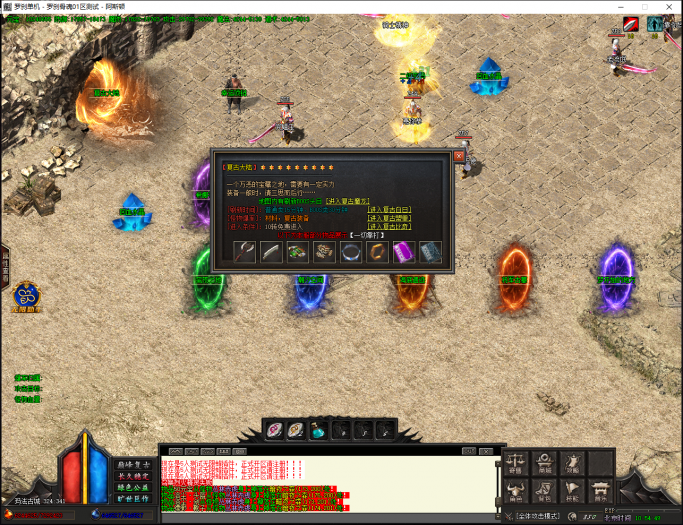The width and height of the screenshot is (683, 525).
Task: Close the game window
Action: (x=671, y=7)
